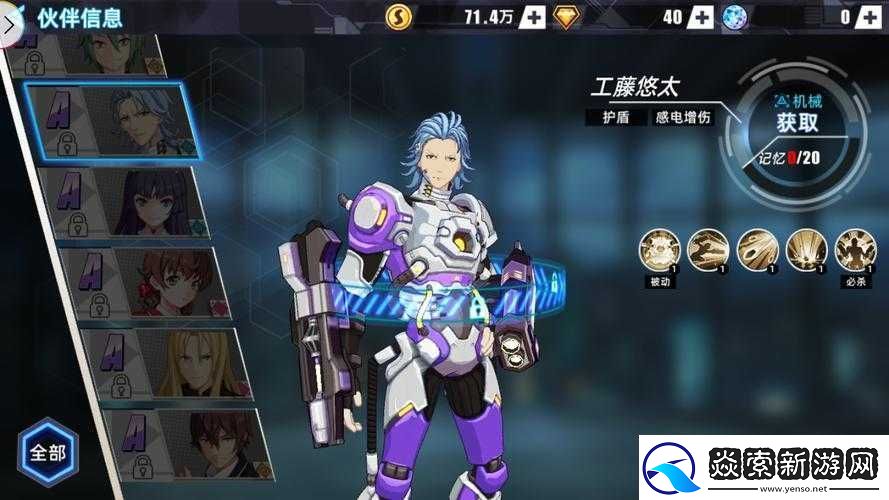This screenshot has width=889, height=500.
Task: View the 必杀 ultimate skill icon
Action: coord(855,250)
